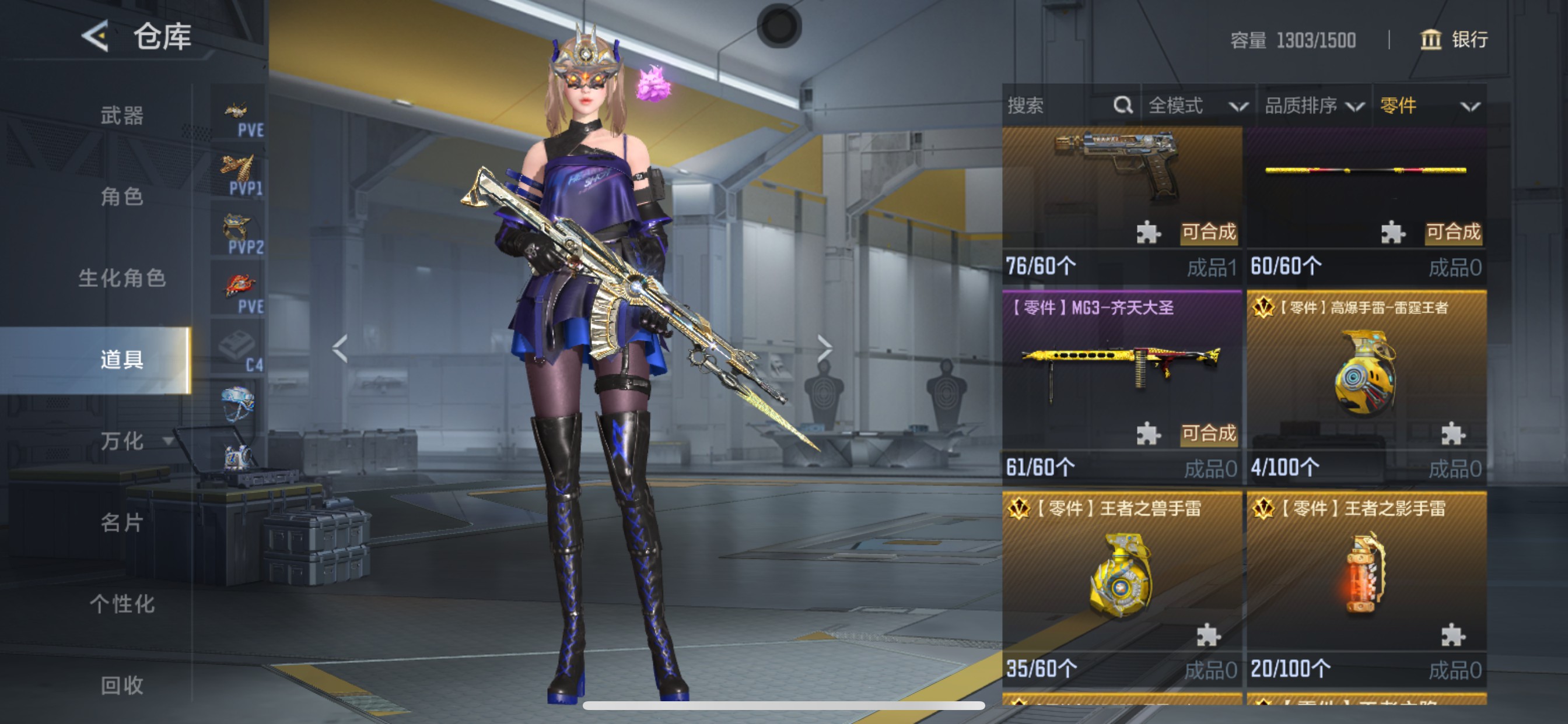The image size is (1568, 724).
Task: Choose the 道具 items tab
Action: tap(122, 360)
